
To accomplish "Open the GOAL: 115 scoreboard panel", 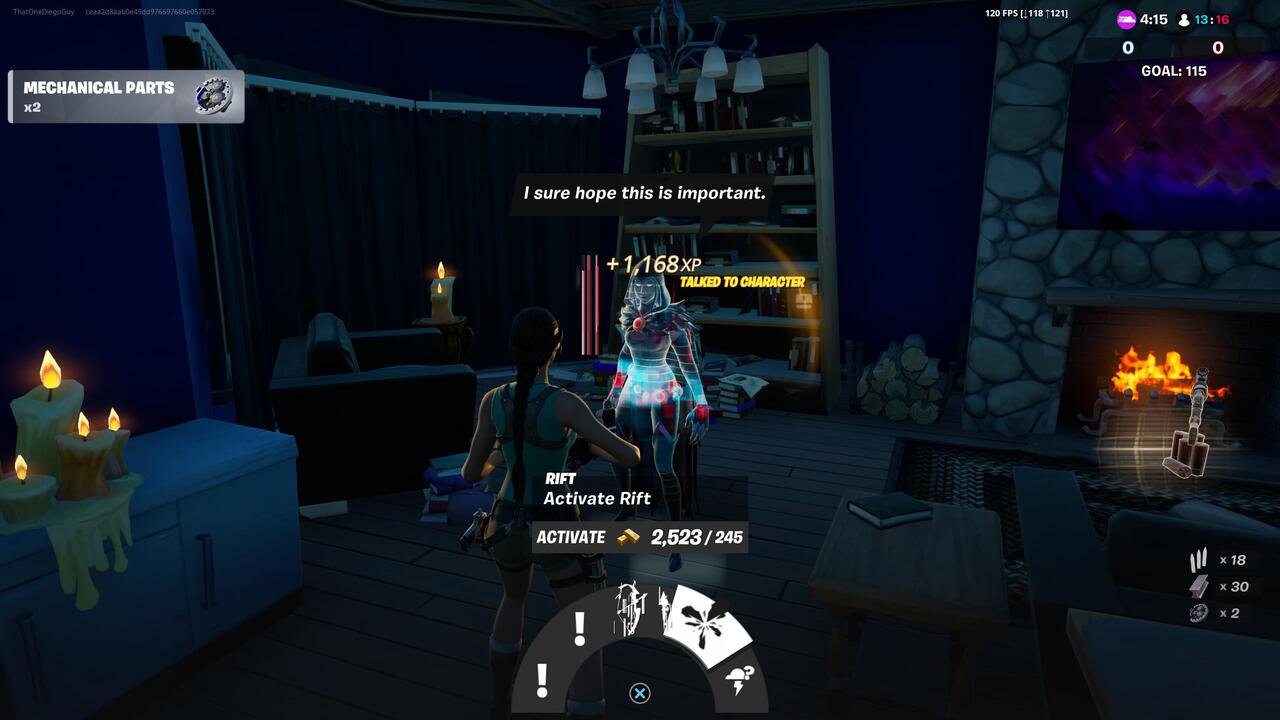I will [x=1172, y=70].
